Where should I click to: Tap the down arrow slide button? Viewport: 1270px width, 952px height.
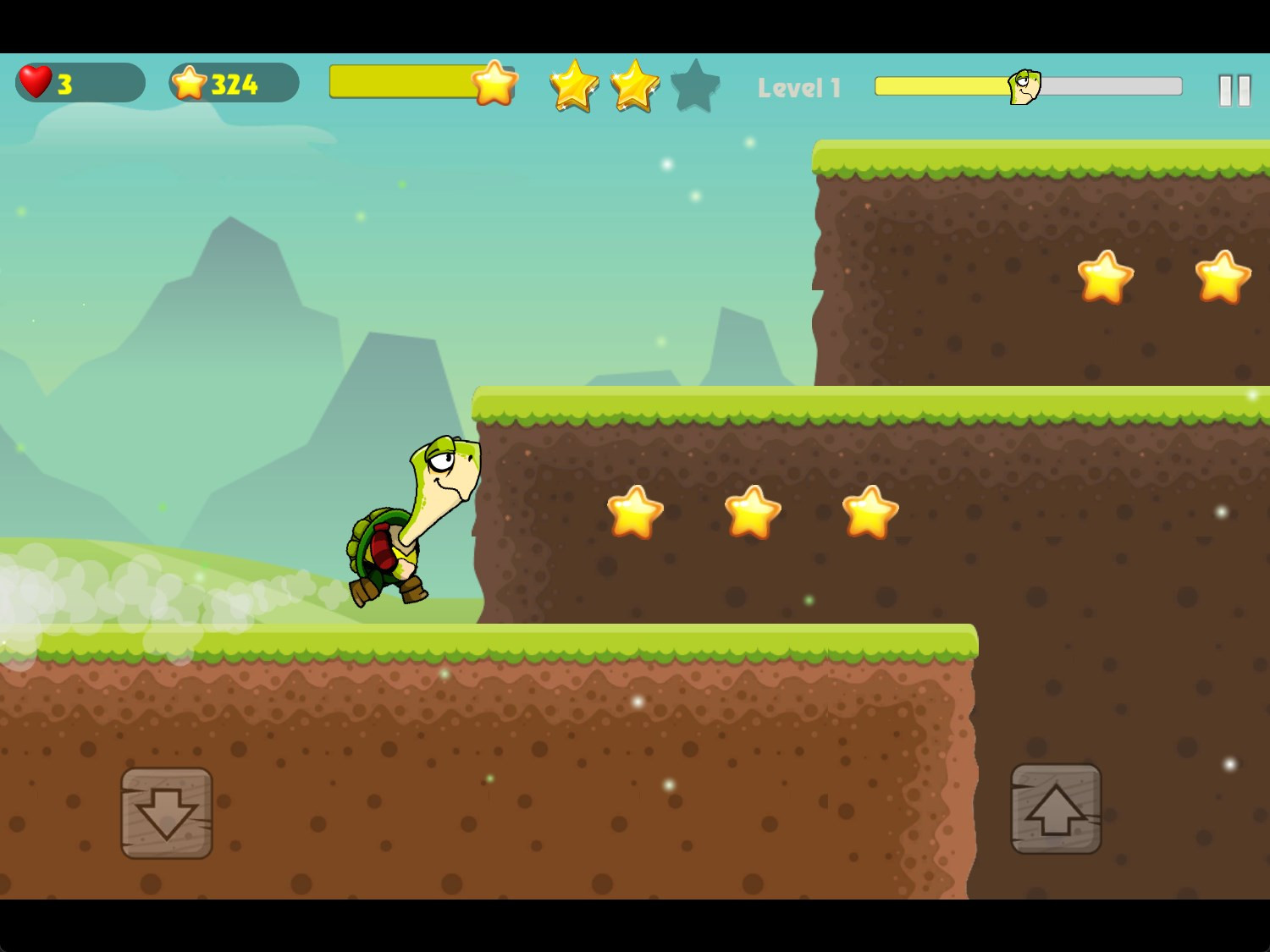[167, 812]
